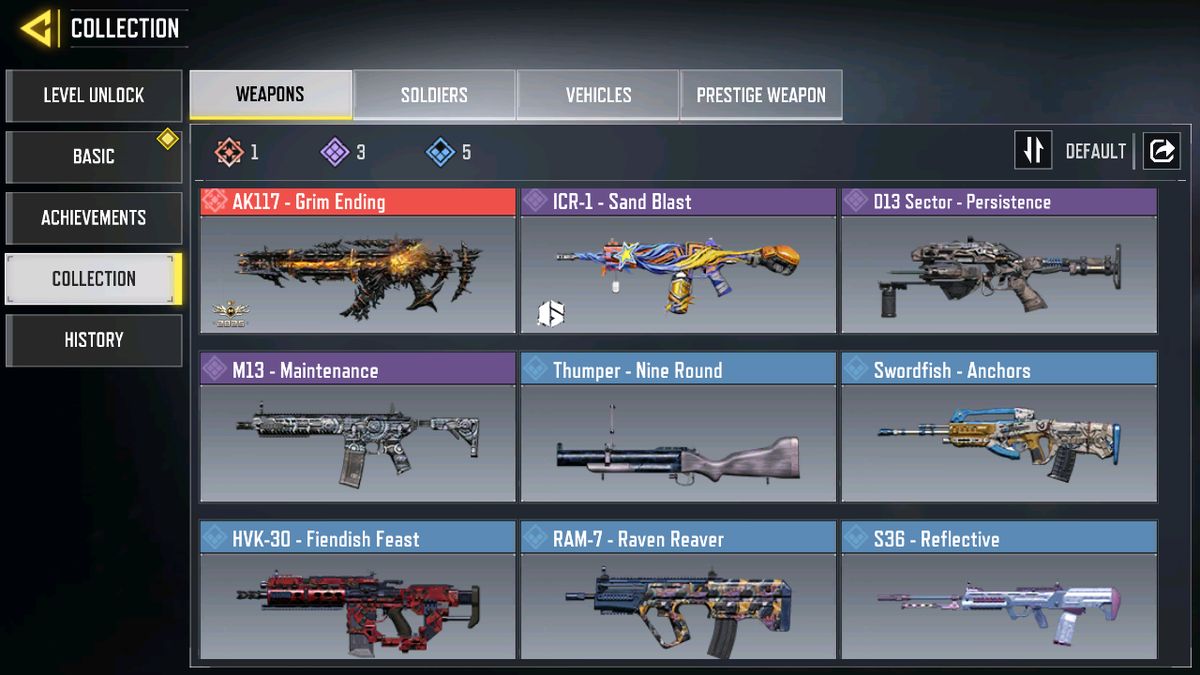Switch to the Vehicles tab
The width and height of the screenshot is (1200, 675).
coord(598,95)
